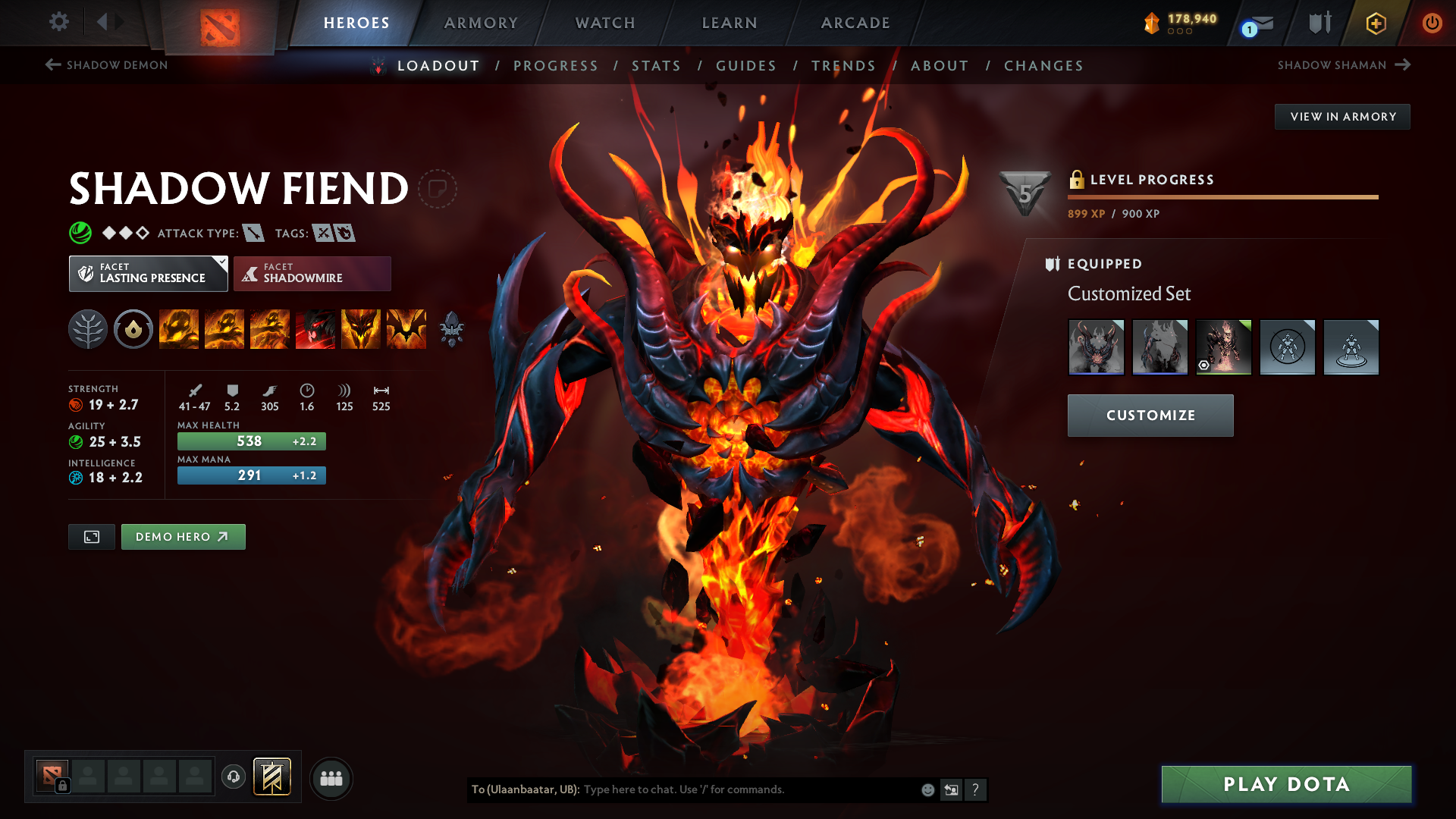The width and height of the screenshot is (1456, 819).
Task: Open the Requiem of Souls ability icon
Action: 406,329
